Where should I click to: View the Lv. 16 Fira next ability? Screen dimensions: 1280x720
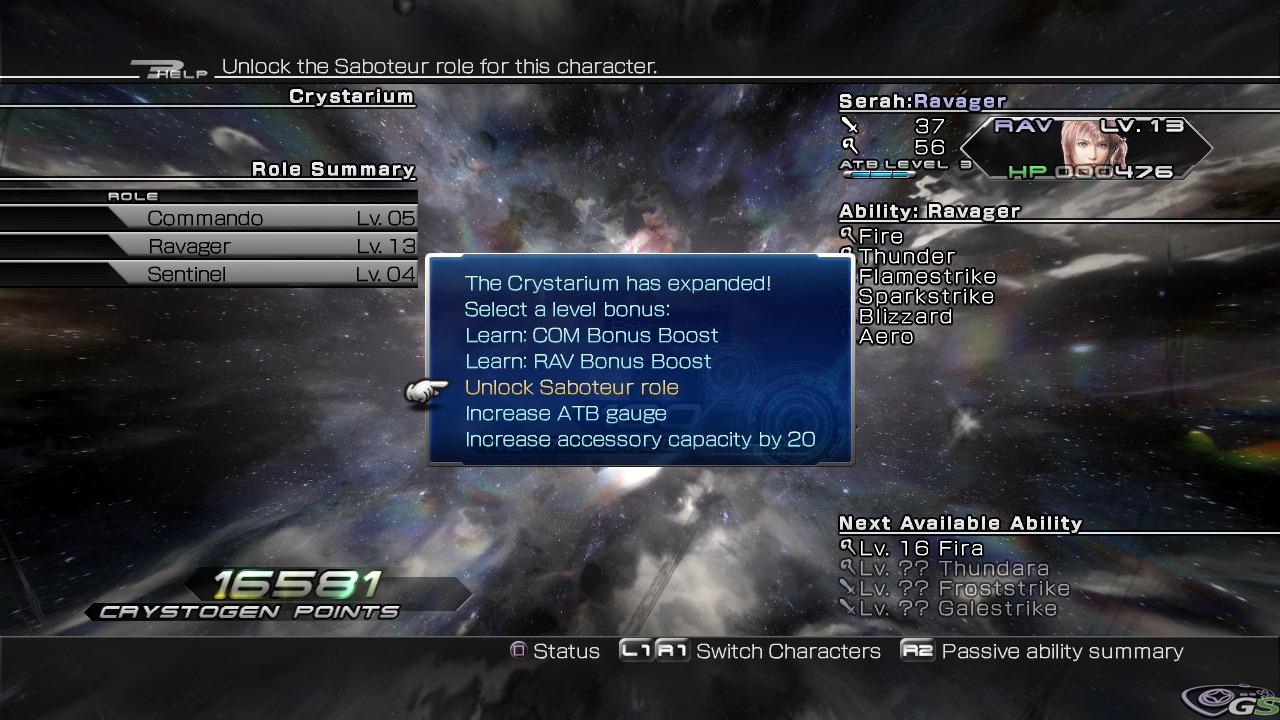coord(920,549)
